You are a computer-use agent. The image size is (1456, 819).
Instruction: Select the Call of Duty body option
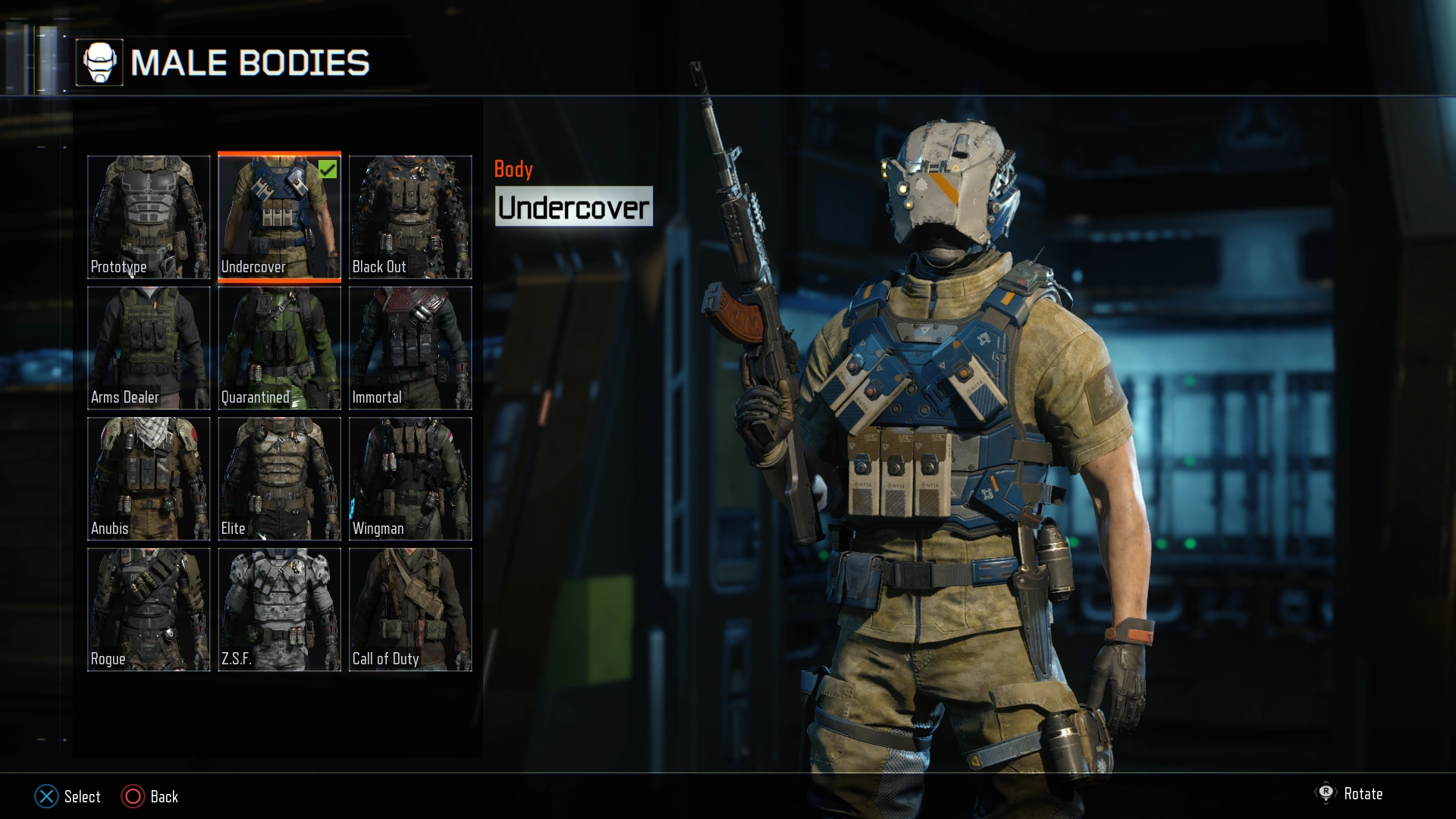pos(409,609)
